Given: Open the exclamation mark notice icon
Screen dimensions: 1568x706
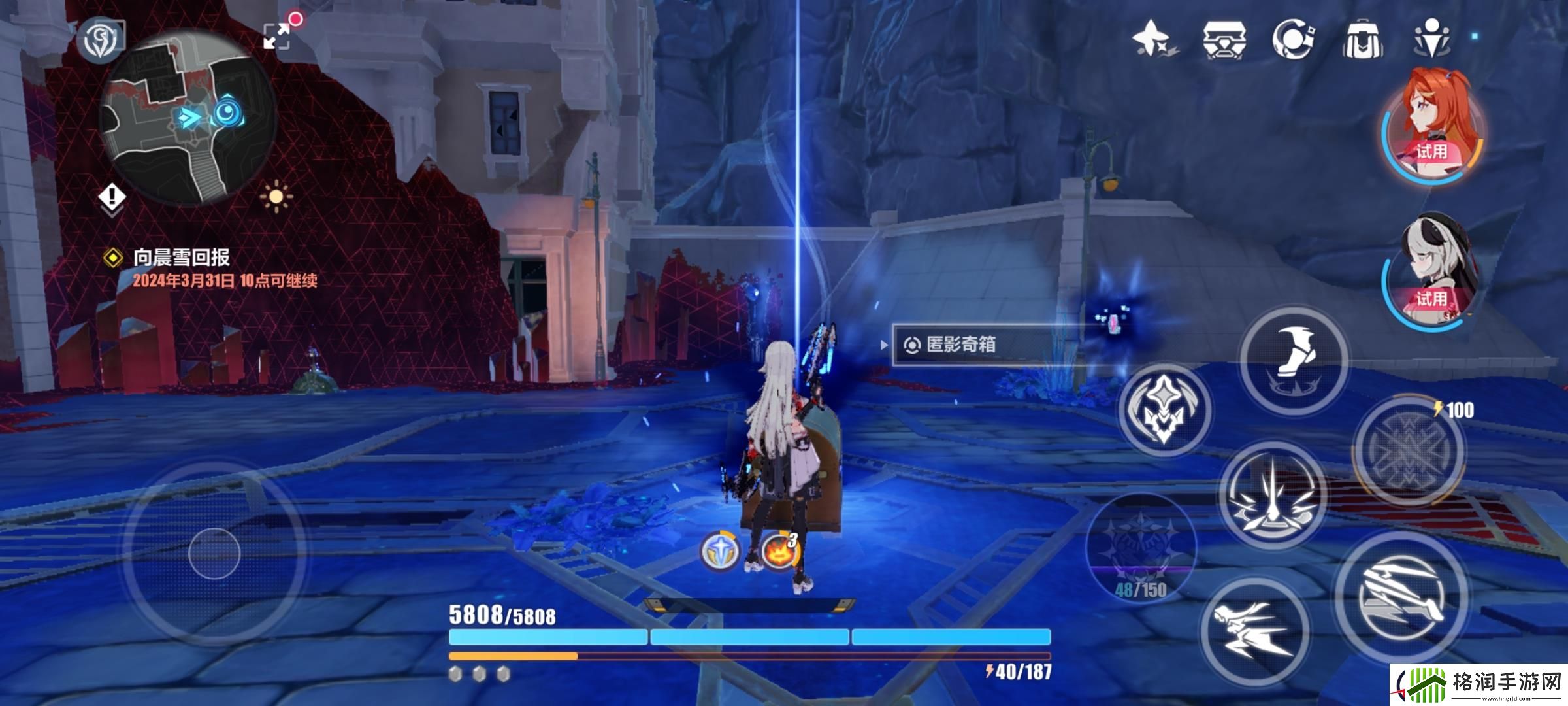Looking at the screenshot, I should [x=113, y=197].
